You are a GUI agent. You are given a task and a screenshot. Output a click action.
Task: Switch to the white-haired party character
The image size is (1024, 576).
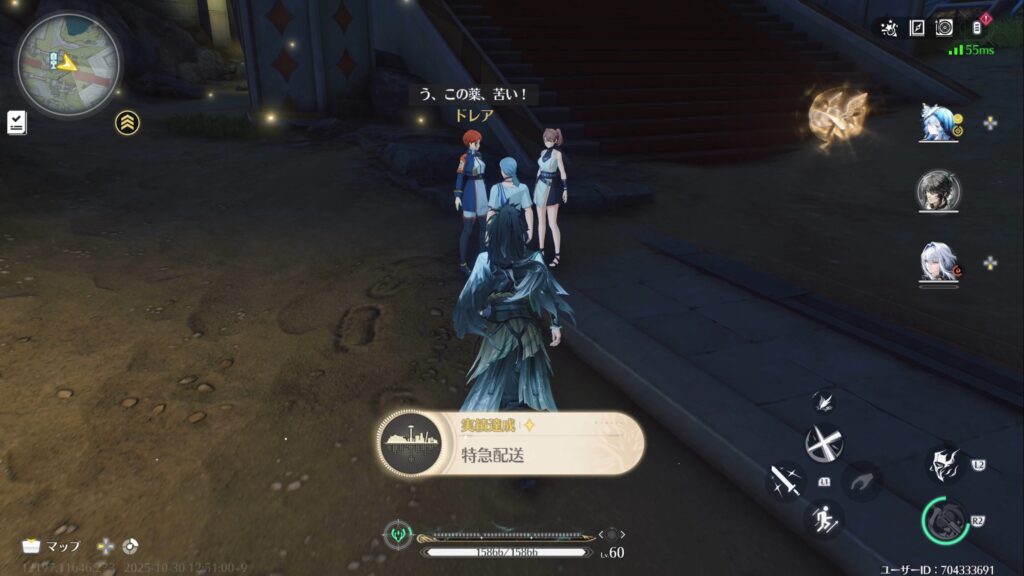coord(939,263)
